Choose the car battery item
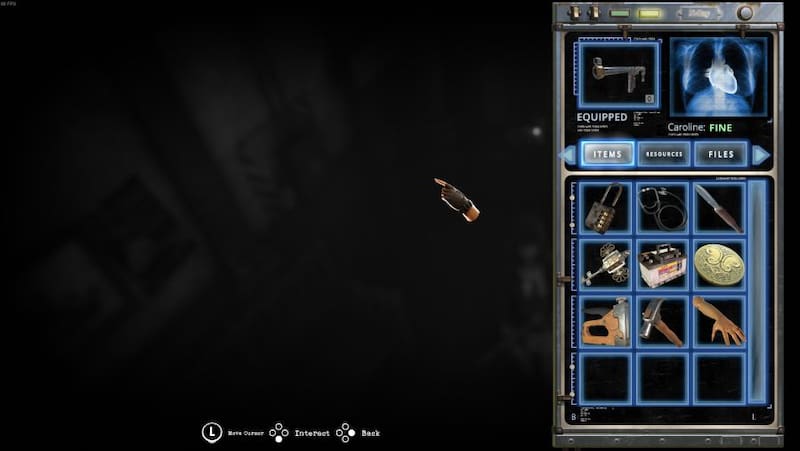The image size is (800, 451). tap(662, 264)
